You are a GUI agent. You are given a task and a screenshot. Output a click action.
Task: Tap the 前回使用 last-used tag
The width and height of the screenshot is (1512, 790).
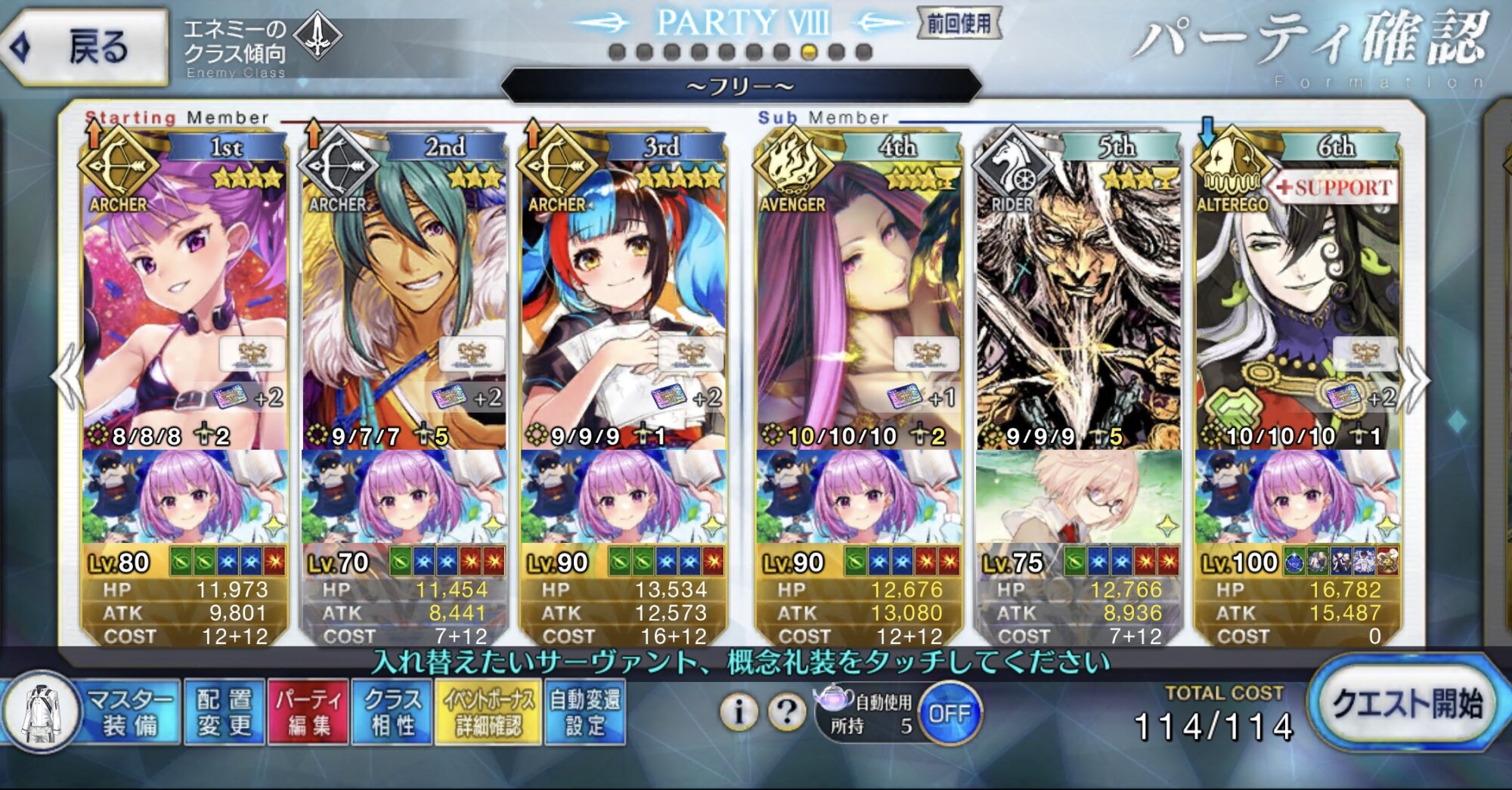[x=959, y=24]
